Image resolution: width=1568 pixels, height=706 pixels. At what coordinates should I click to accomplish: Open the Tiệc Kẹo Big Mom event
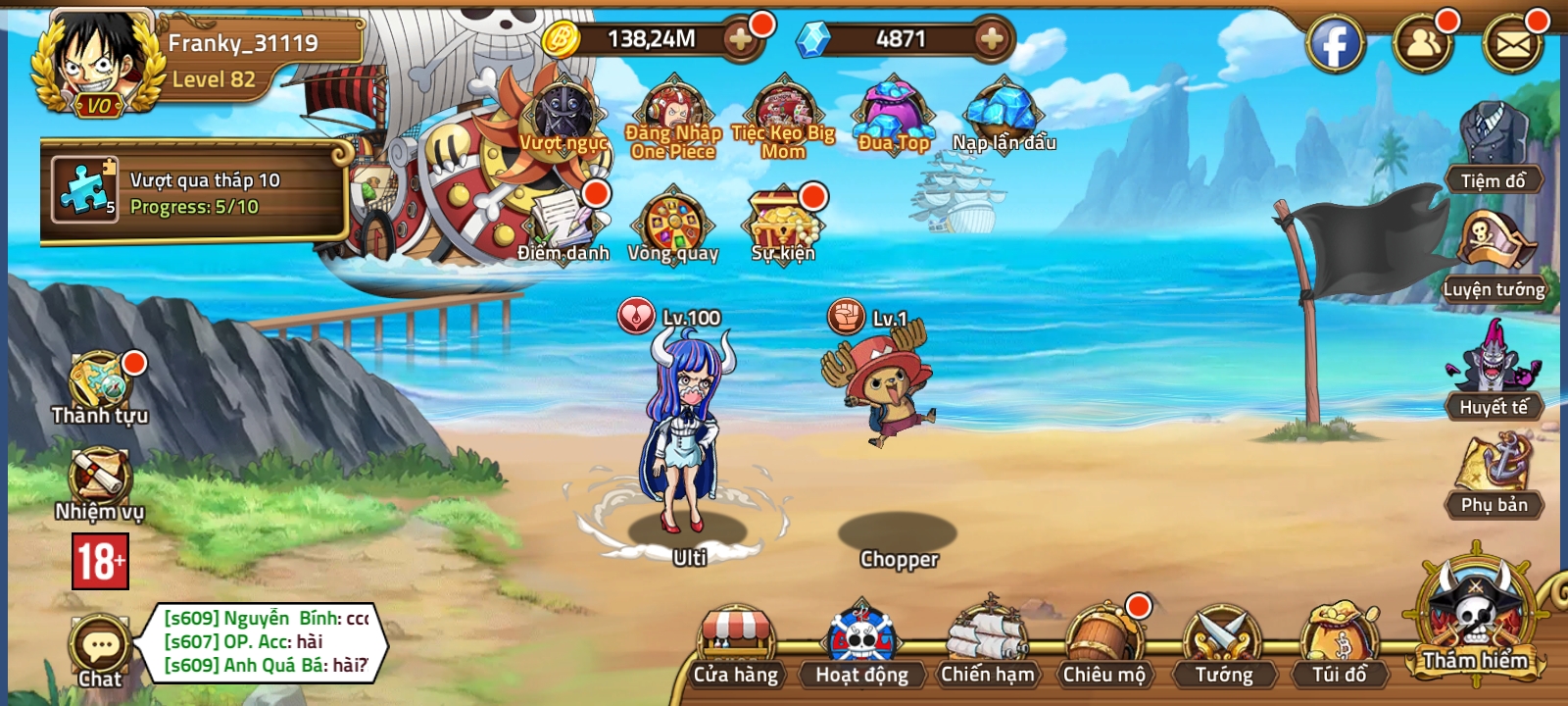pyautogui.click(x=784, y=113)
